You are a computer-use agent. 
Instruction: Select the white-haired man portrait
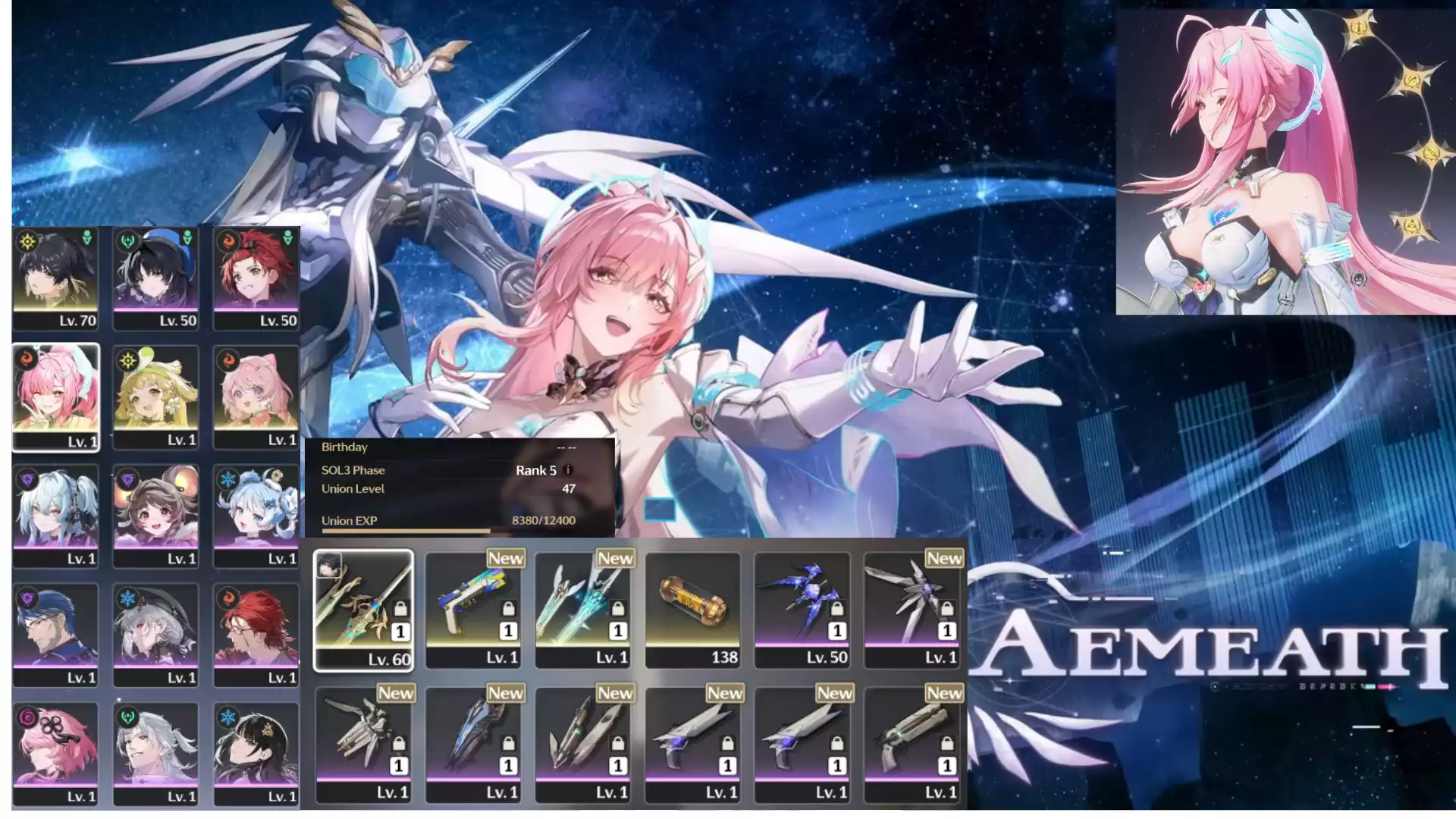coord(155,753)
